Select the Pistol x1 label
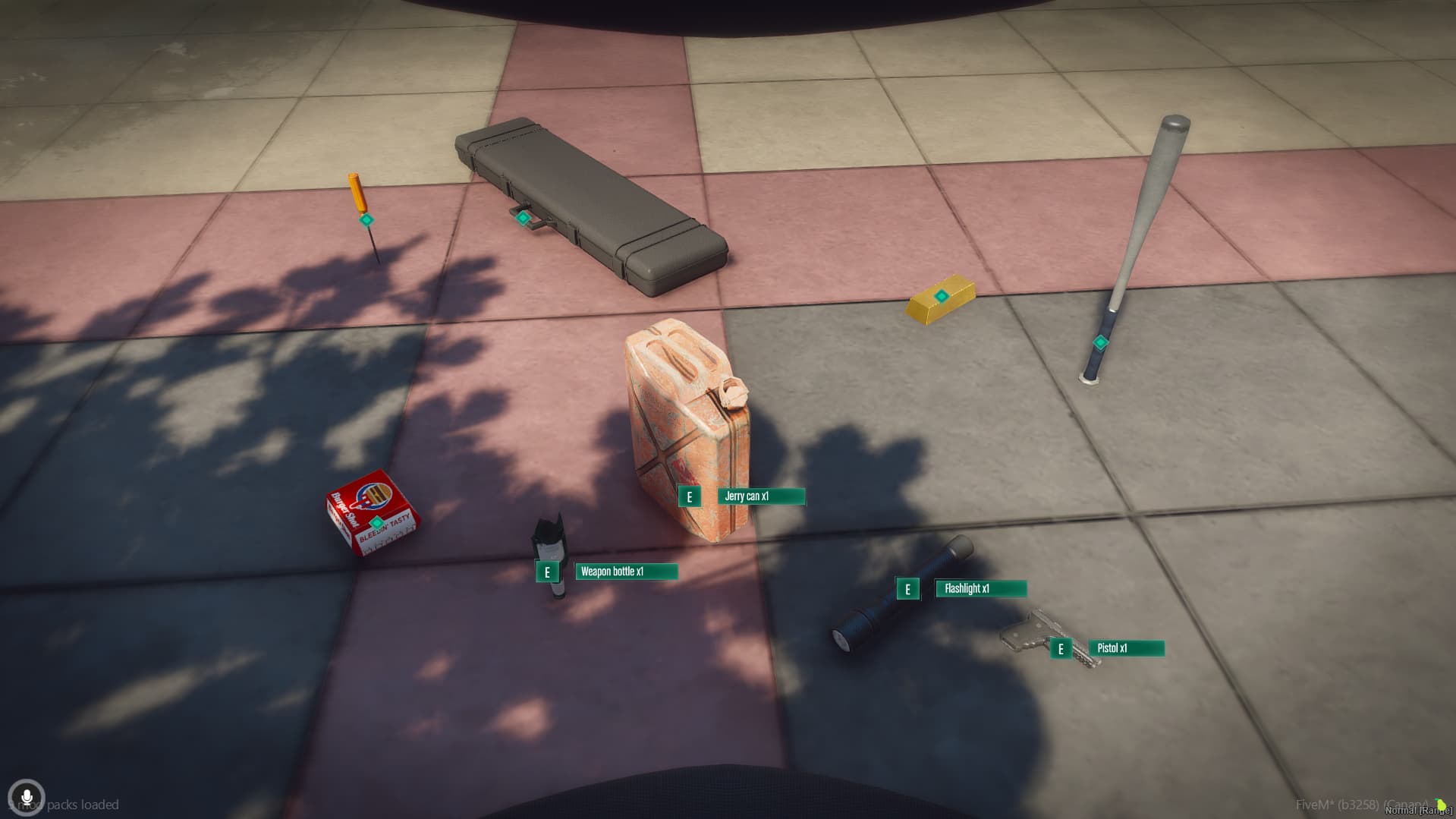The width and height of the screenshot is (1456, 819). point(1126,648)
